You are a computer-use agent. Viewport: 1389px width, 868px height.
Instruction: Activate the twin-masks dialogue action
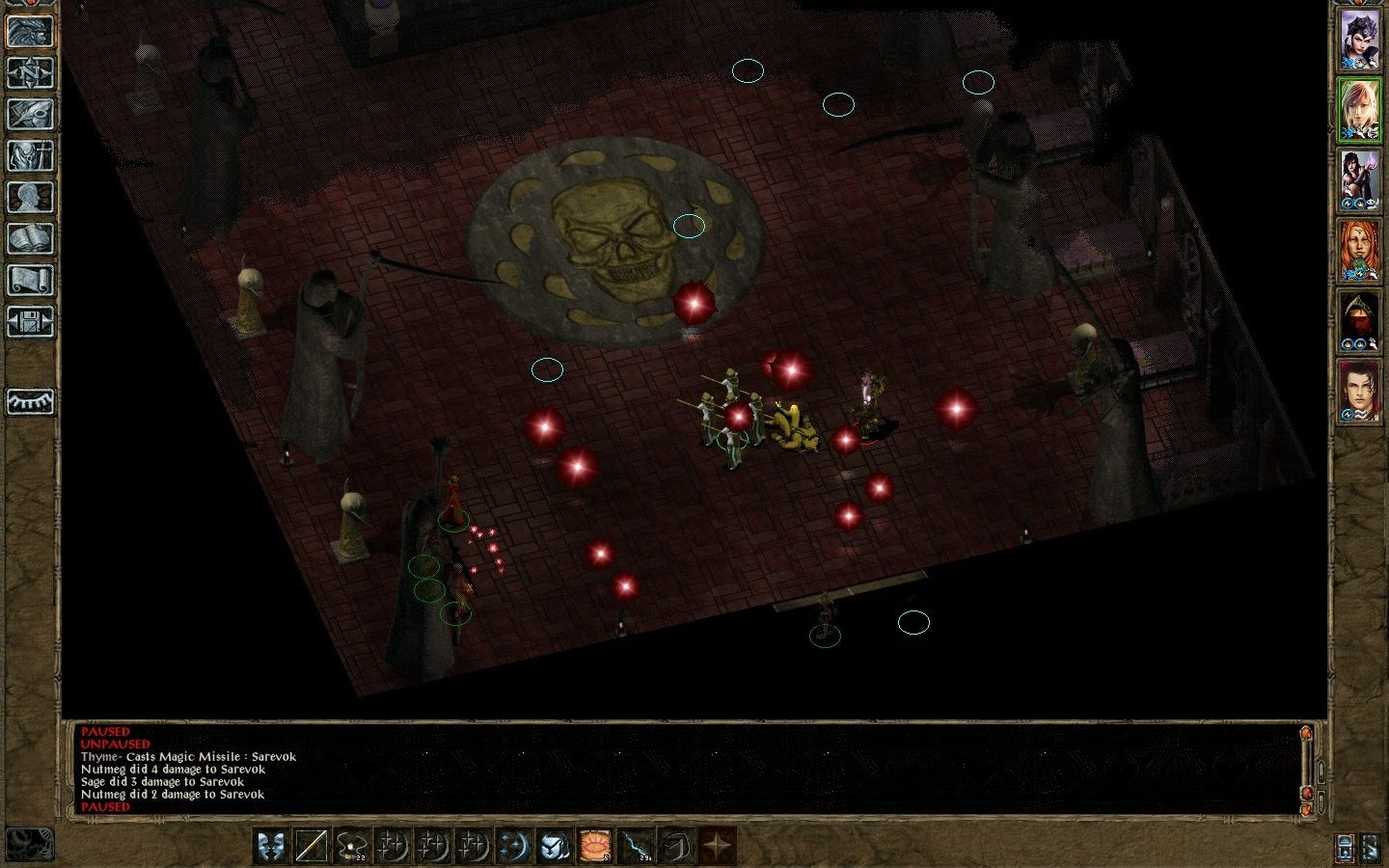[273, 846]
